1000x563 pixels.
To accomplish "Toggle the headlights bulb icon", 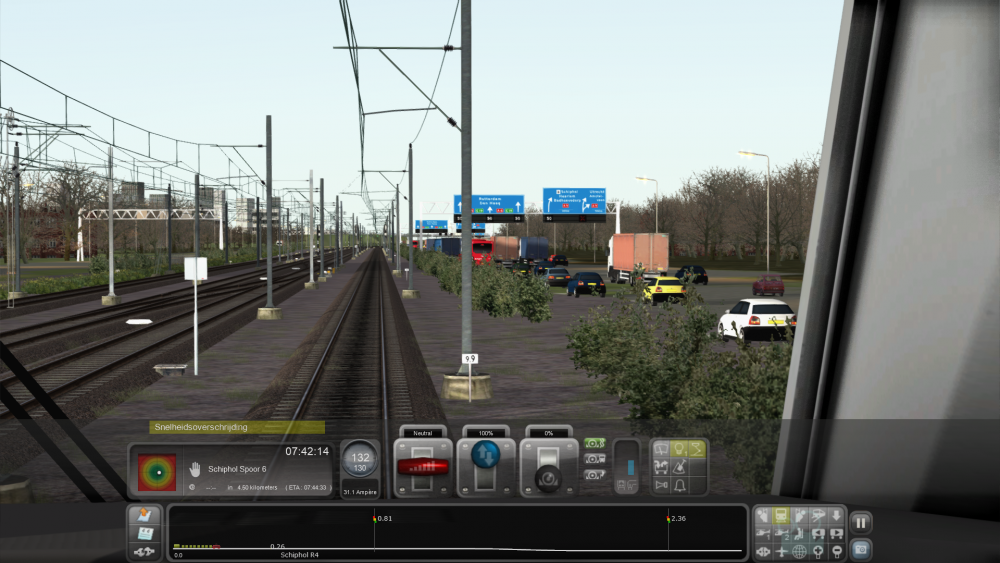I will pyautogui.click(x=679, y=449).
